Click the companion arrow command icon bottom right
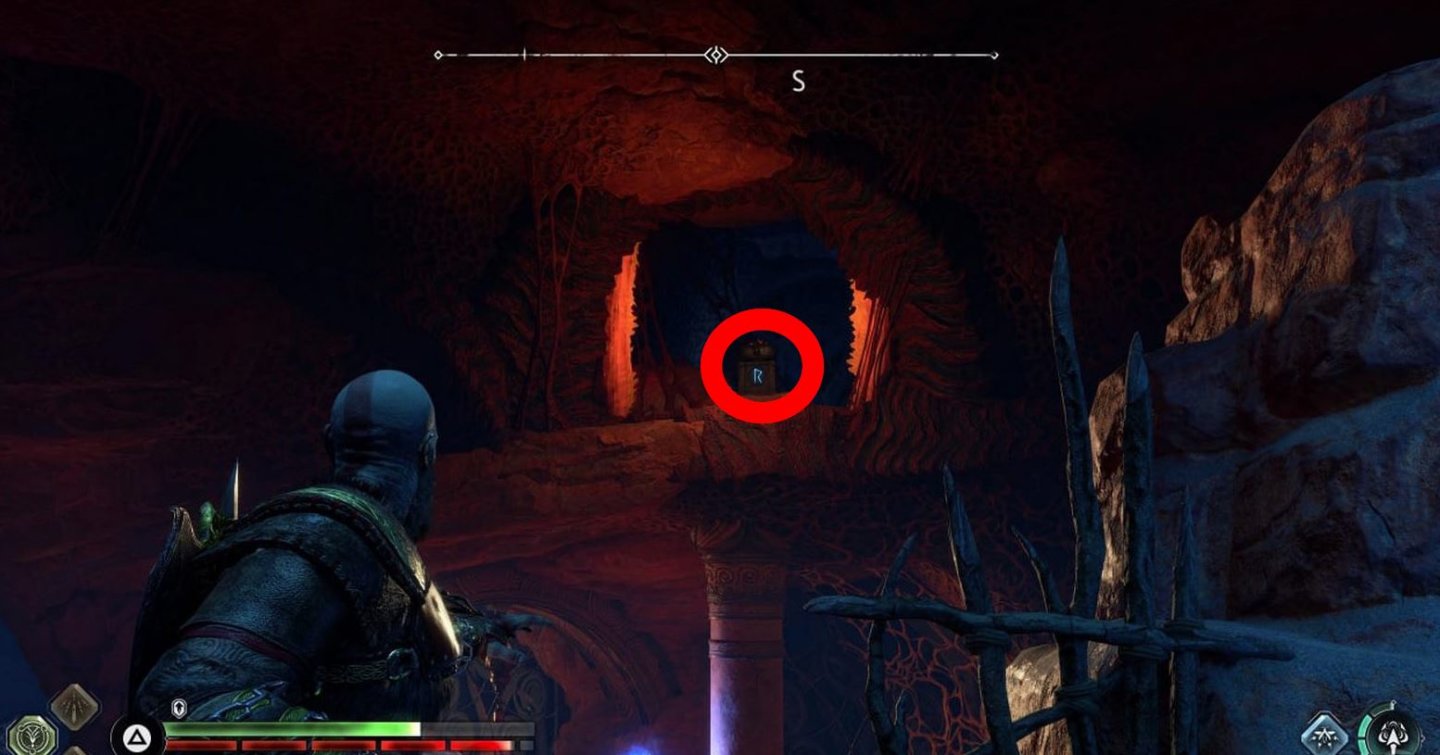This screenshot has height=755, width=1440. pos(1394,734)
